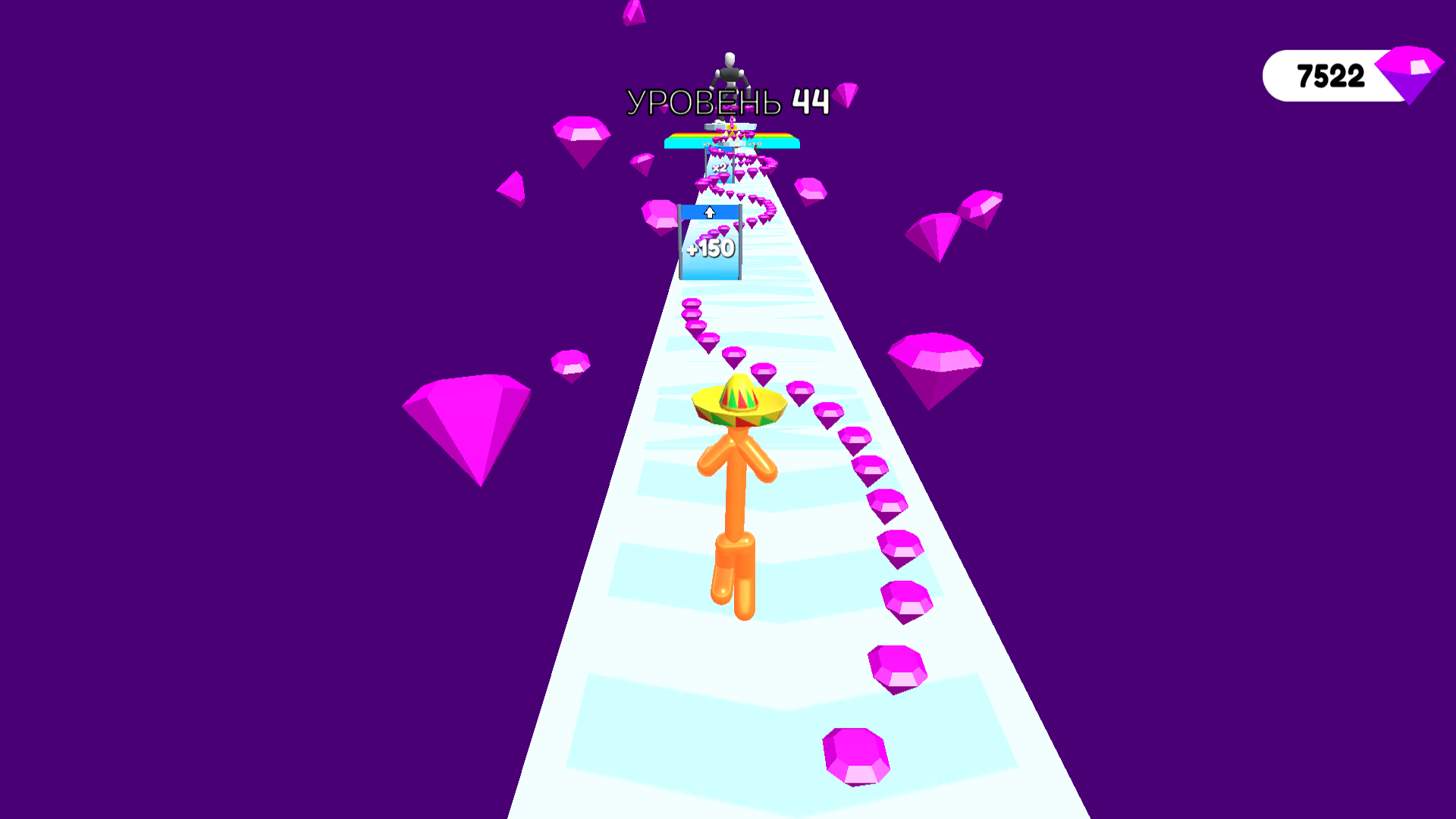Click the white up arrow on the gate
This screenshot has height=819, width=1456.
pyautogui.click(x=711, y=214)
